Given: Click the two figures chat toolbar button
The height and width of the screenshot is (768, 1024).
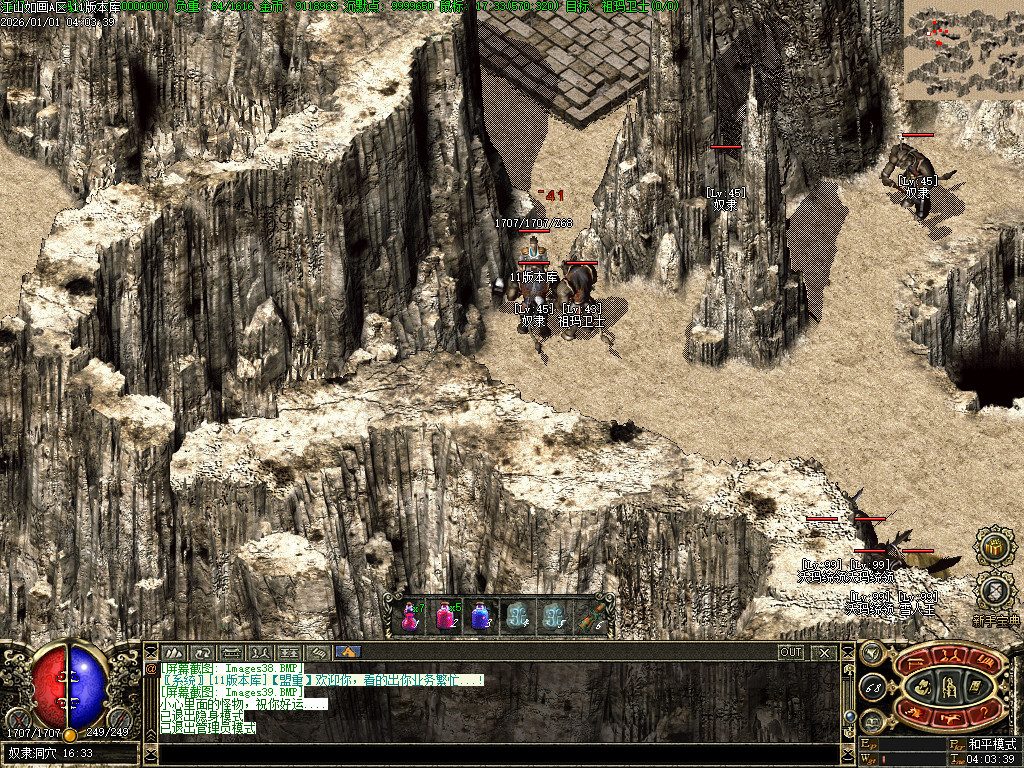Looking at the screenshot, I should point(260,652).
